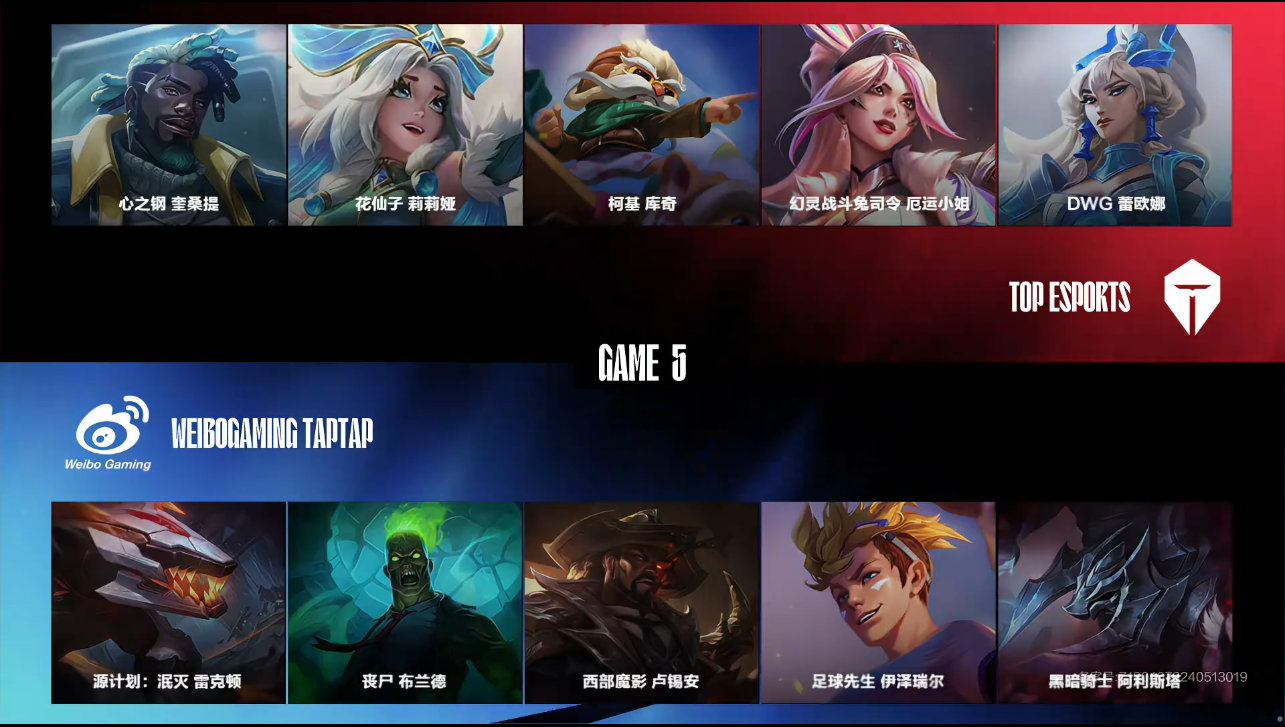
Task: Select the Renekton 雷克顿 champion tile
Action: (x=168, y=602)
